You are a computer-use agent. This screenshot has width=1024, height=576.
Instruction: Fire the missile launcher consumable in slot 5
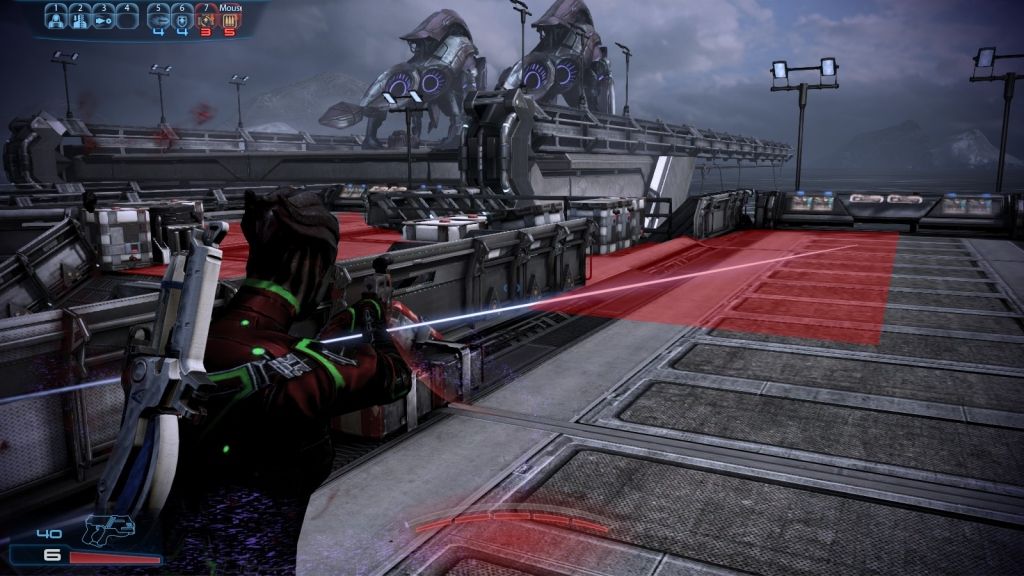click(158, 19)
